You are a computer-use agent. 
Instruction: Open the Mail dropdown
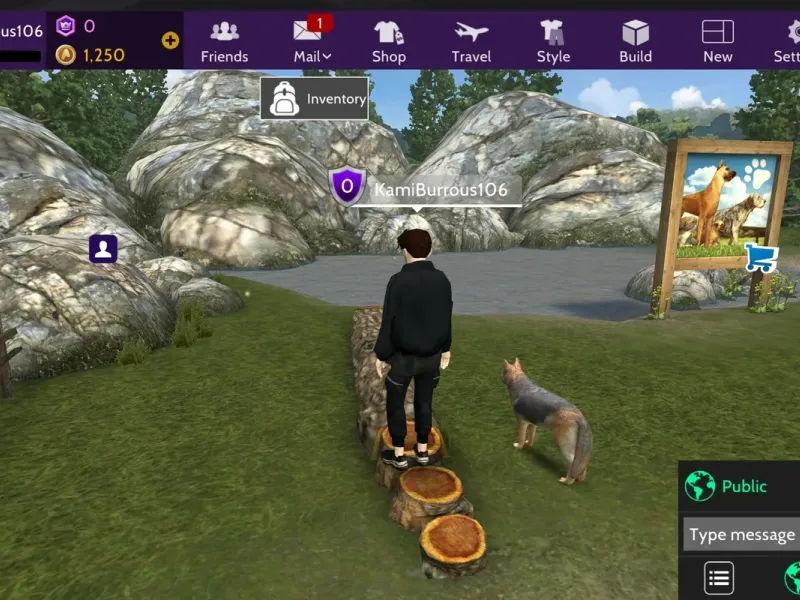click(x=312, y=41)
